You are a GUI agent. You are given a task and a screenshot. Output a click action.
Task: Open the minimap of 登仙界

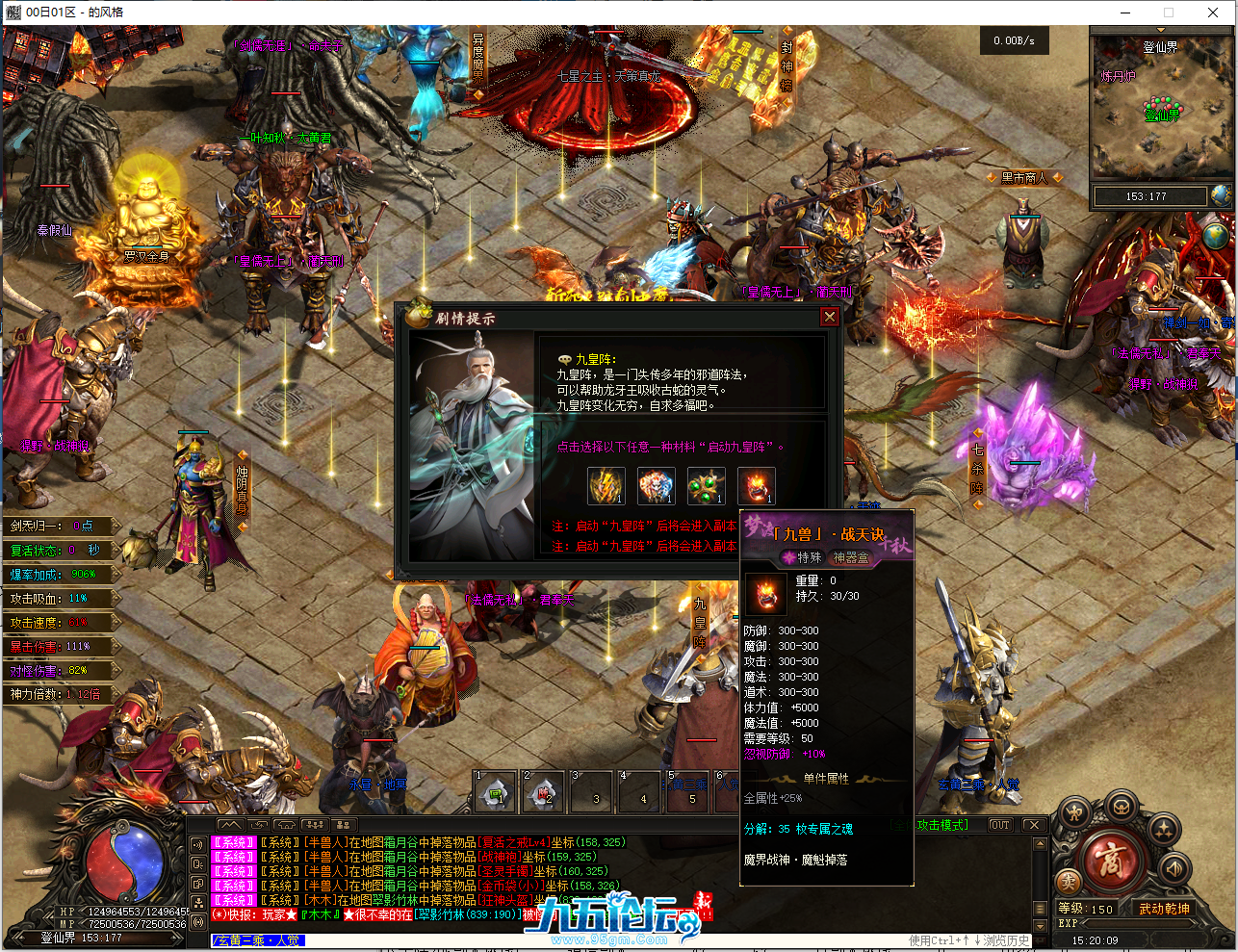[1160, 106]
